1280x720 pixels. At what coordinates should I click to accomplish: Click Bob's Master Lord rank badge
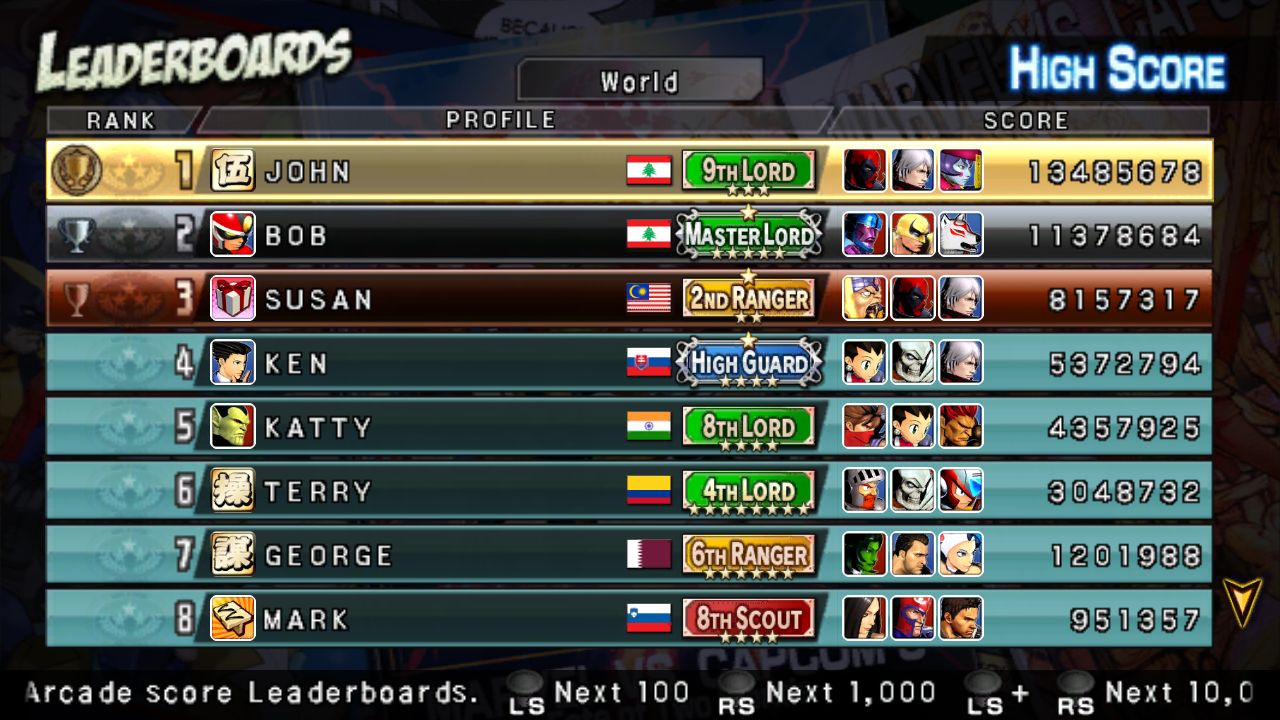click(x=749, y=235)
